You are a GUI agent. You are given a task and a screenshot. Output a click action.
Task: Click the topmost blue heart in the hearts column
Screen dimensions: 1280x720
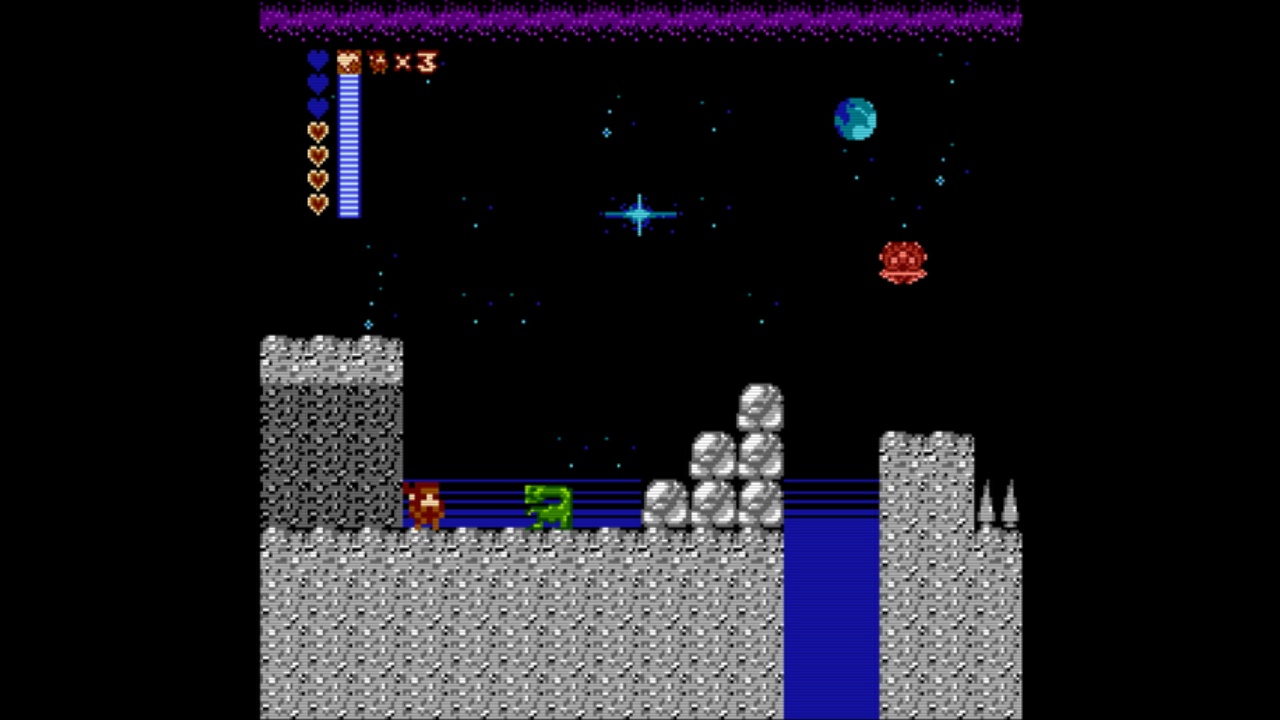tap(316, 60)
